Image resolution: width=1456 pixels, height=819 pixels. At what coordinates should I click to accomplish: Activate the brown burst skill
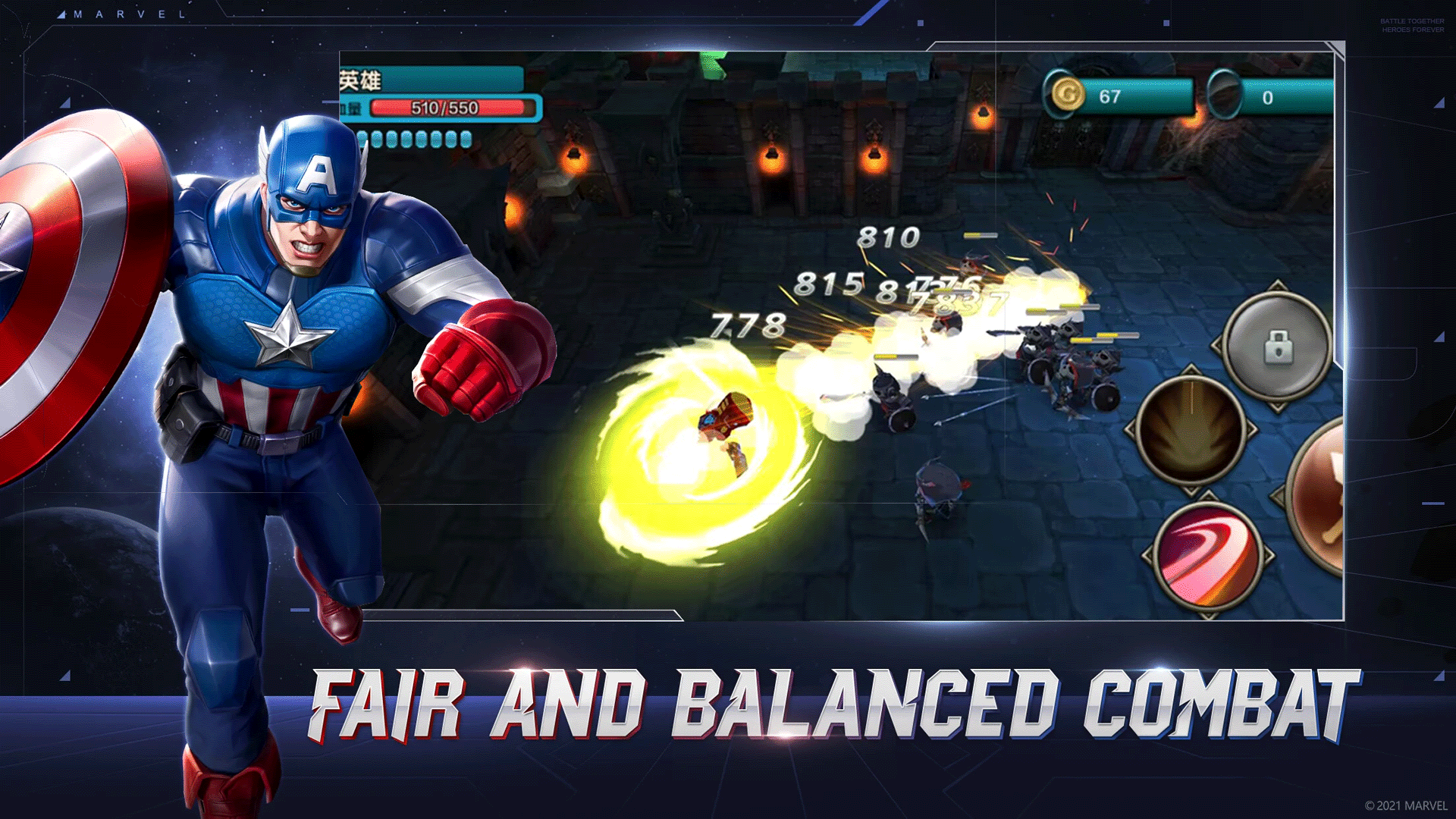pos(1191,431)
